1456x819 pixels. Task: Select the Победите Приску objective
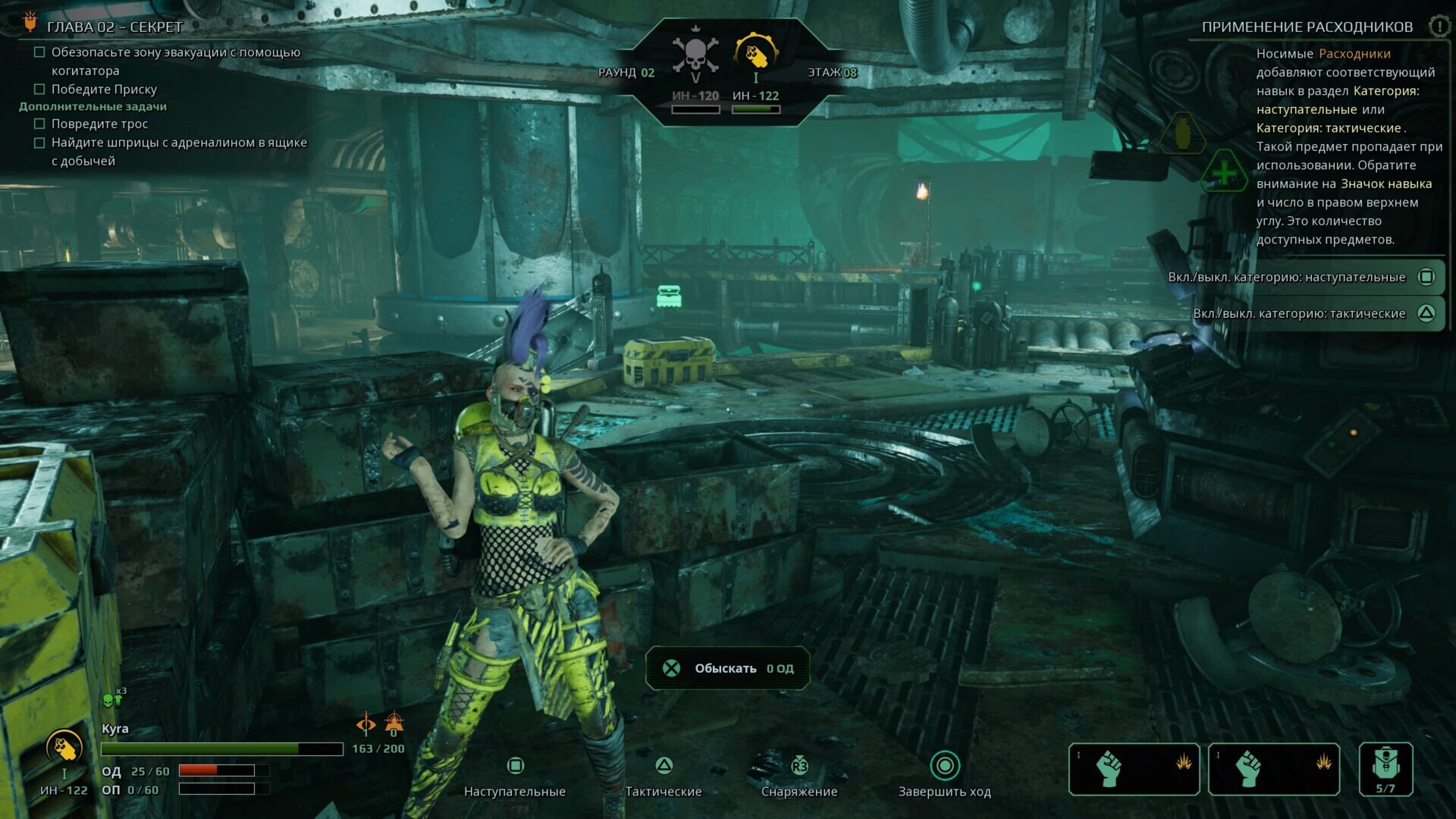pos(104,89)
